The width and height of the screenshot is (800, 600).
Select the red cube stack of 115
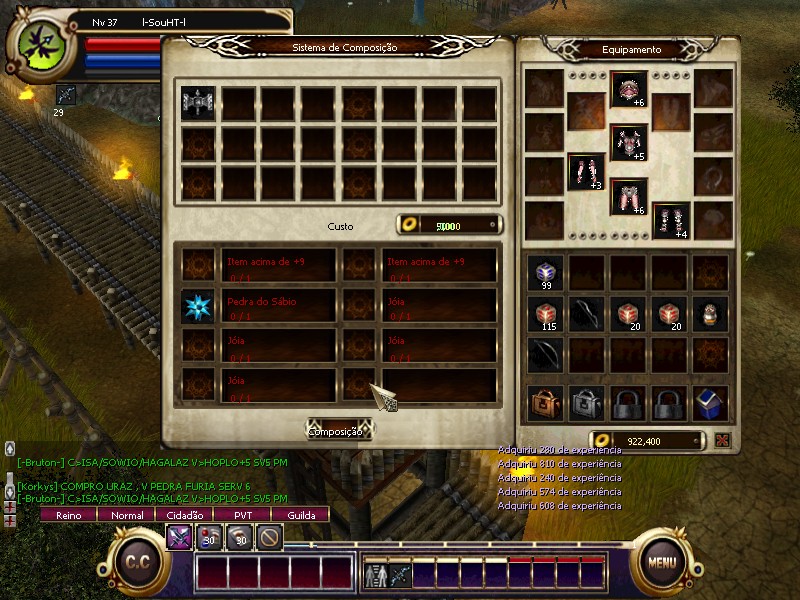(x=546, y=314)
